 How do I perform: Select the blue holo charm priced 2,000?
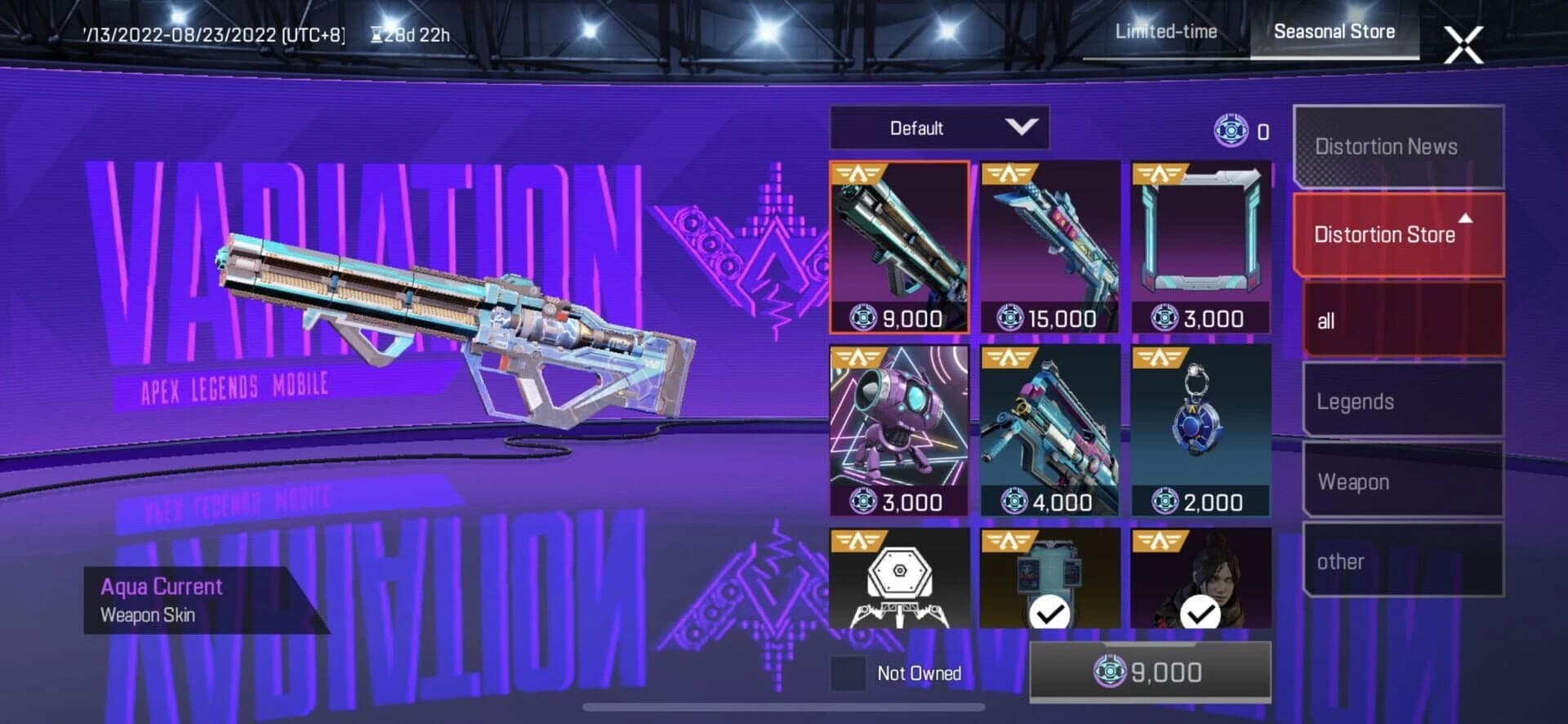coord(1200,429)
